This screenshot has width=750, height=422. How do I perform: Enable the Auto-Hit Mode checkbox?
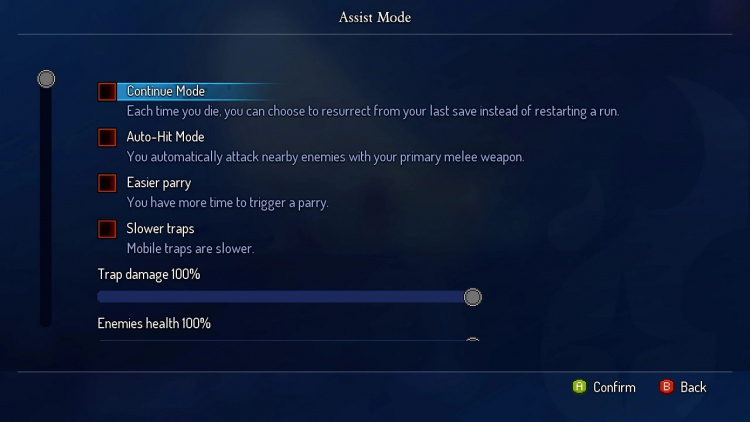pyautogui.click(x=107, y=138)
